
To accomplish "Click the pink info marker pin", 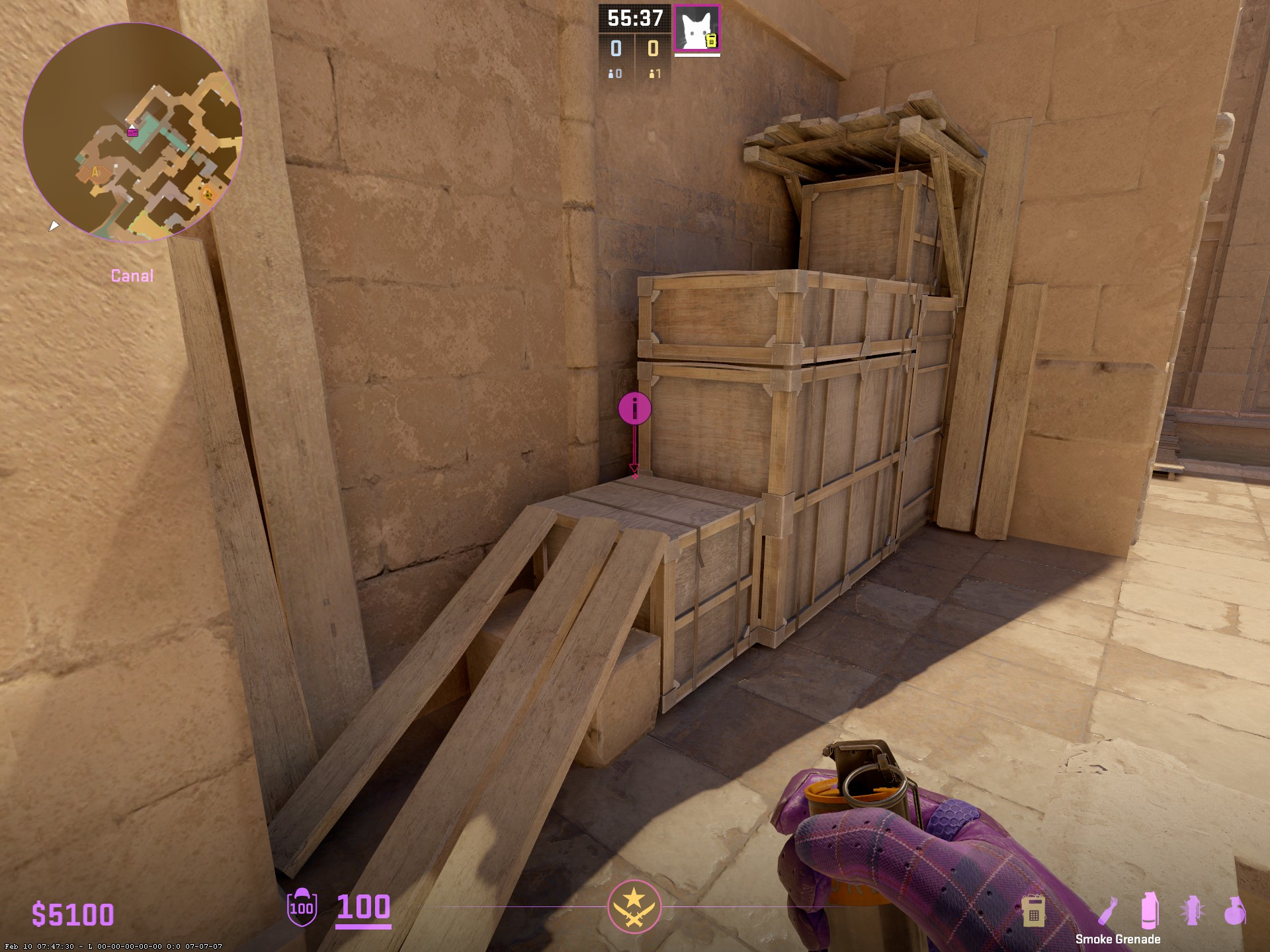I will coord(634,409).
